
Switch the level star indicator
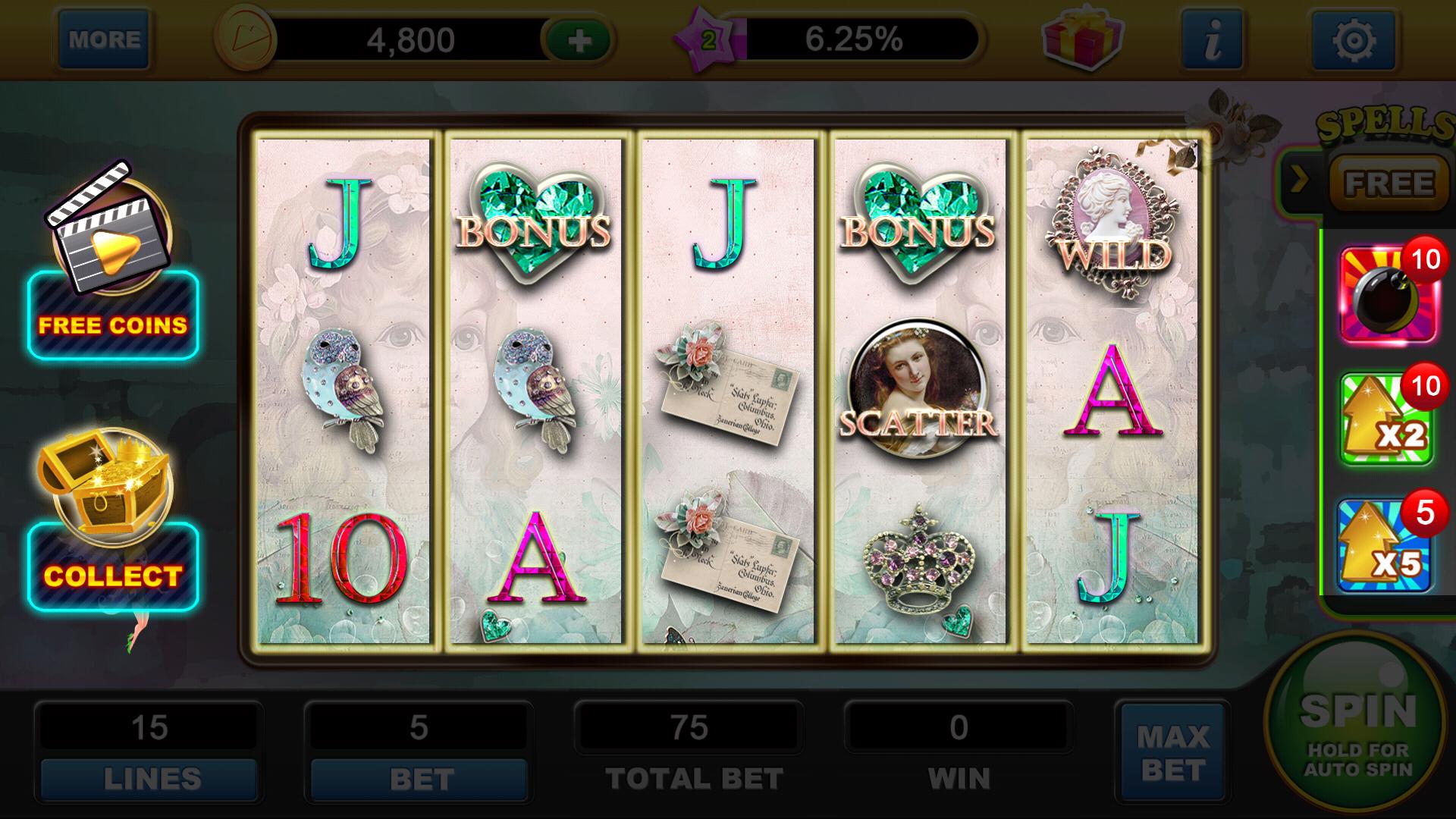[x=711, y=36]
